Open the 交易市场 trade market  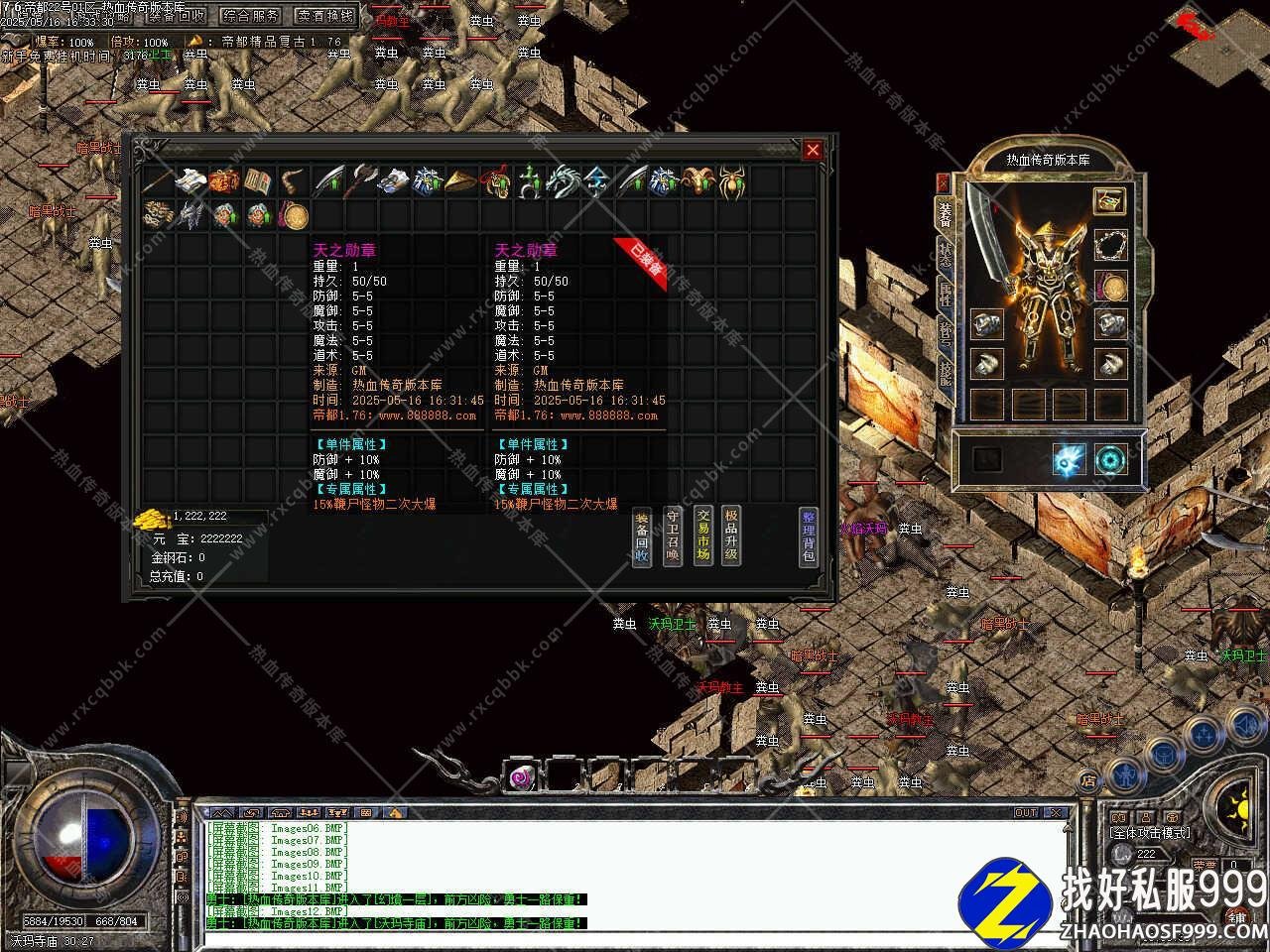coord(702,535)
